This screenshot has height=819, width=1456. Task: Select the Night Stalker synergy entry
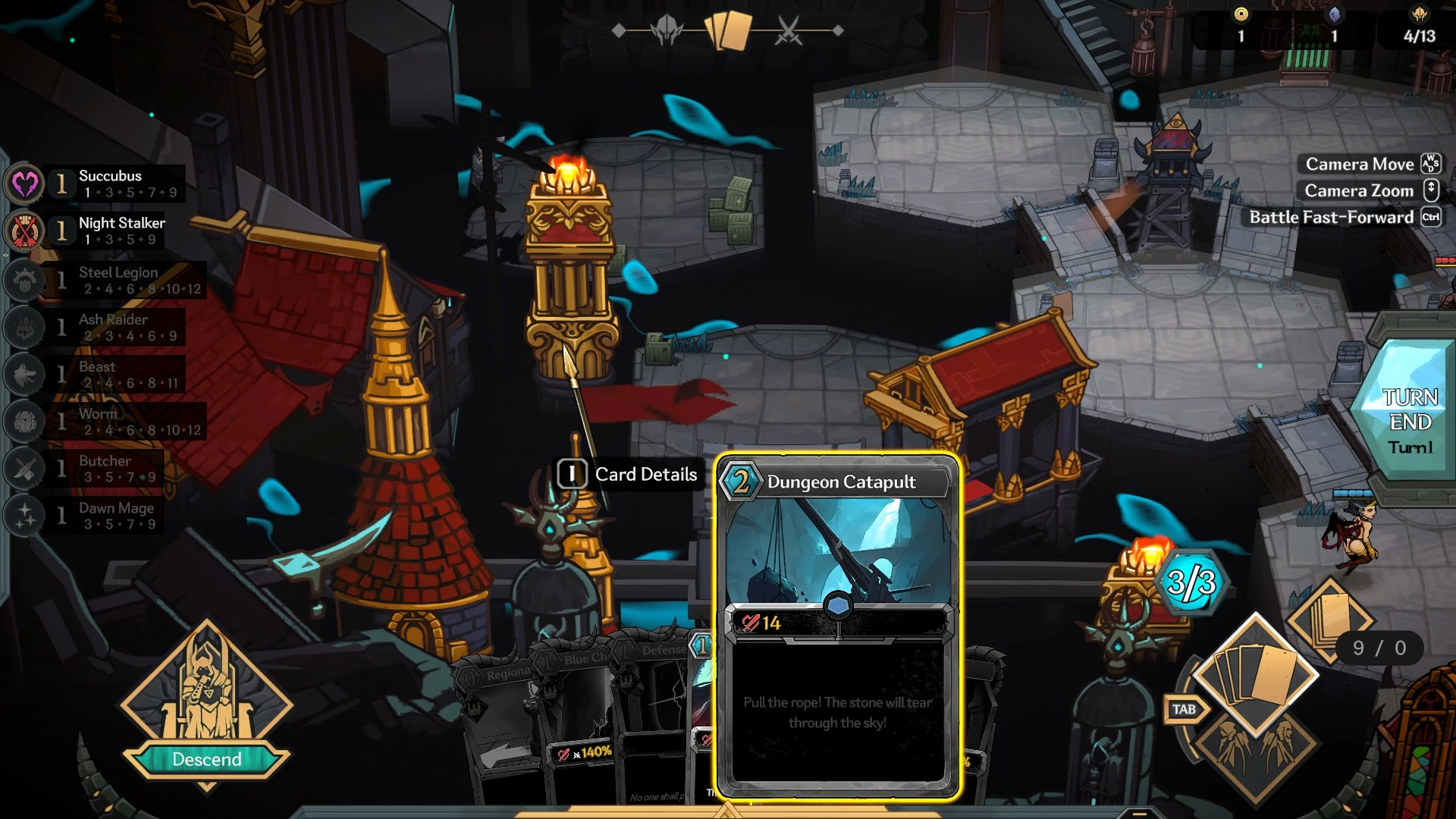pos(121,231)
